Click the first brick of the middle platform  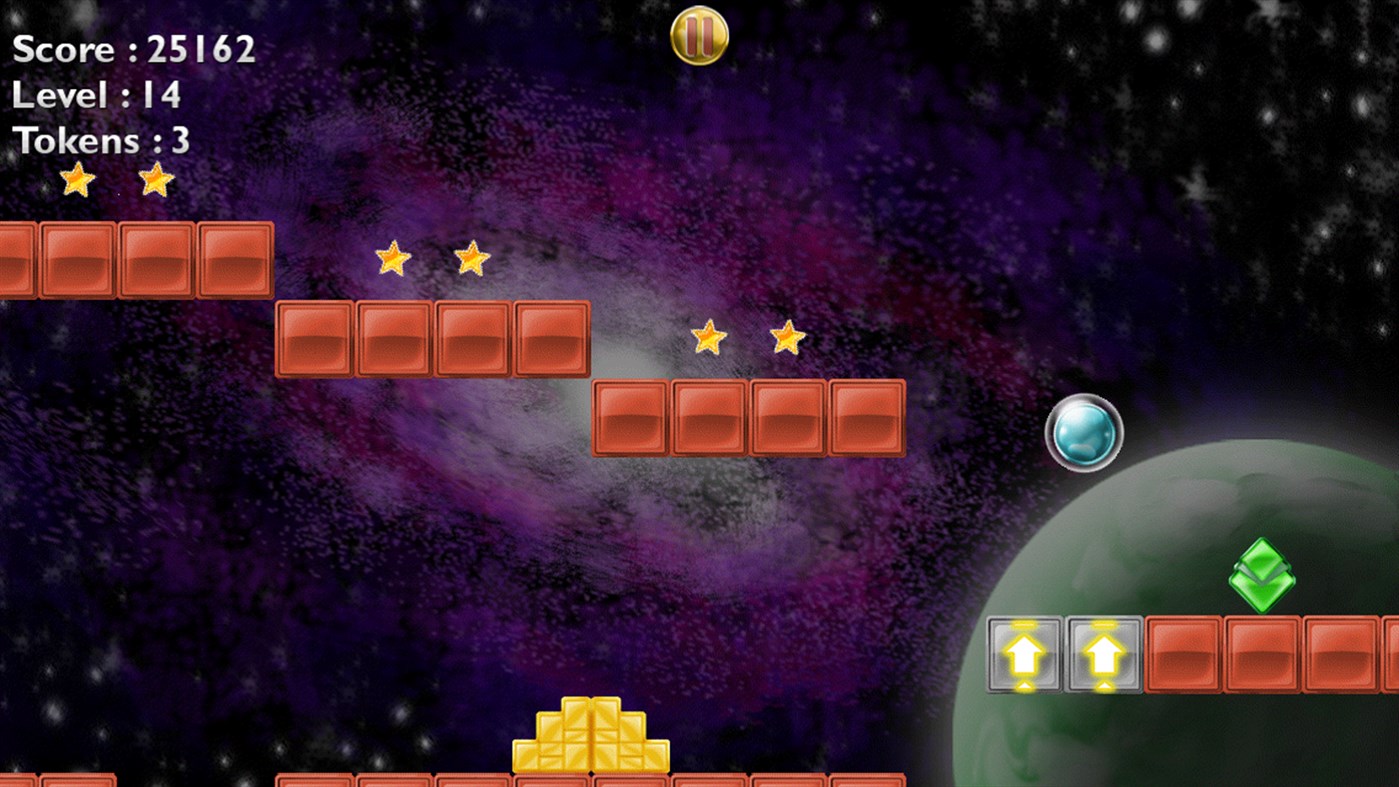click(x=315, y=338)
